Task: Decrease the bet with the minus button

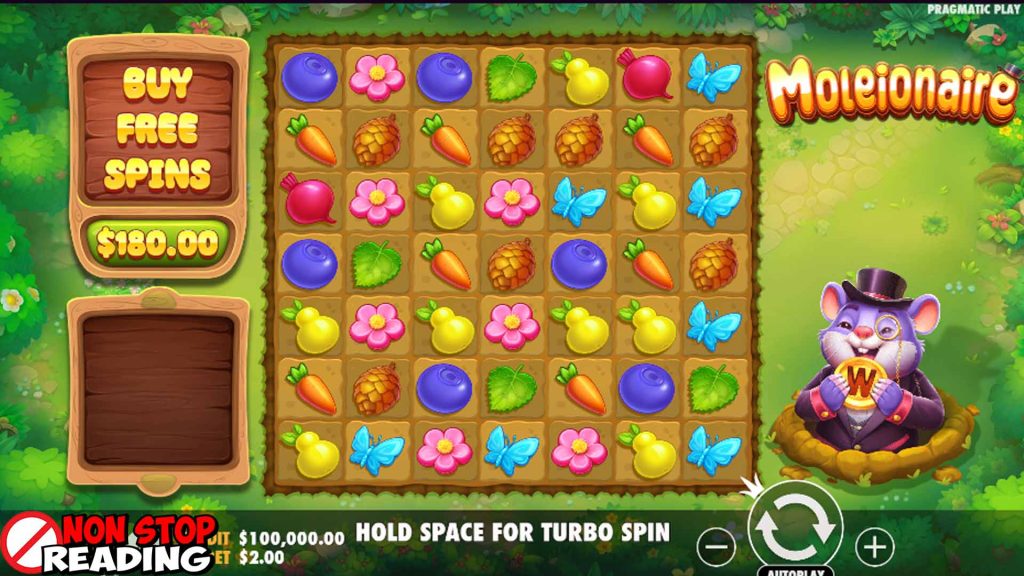Action: coord(716,546)
